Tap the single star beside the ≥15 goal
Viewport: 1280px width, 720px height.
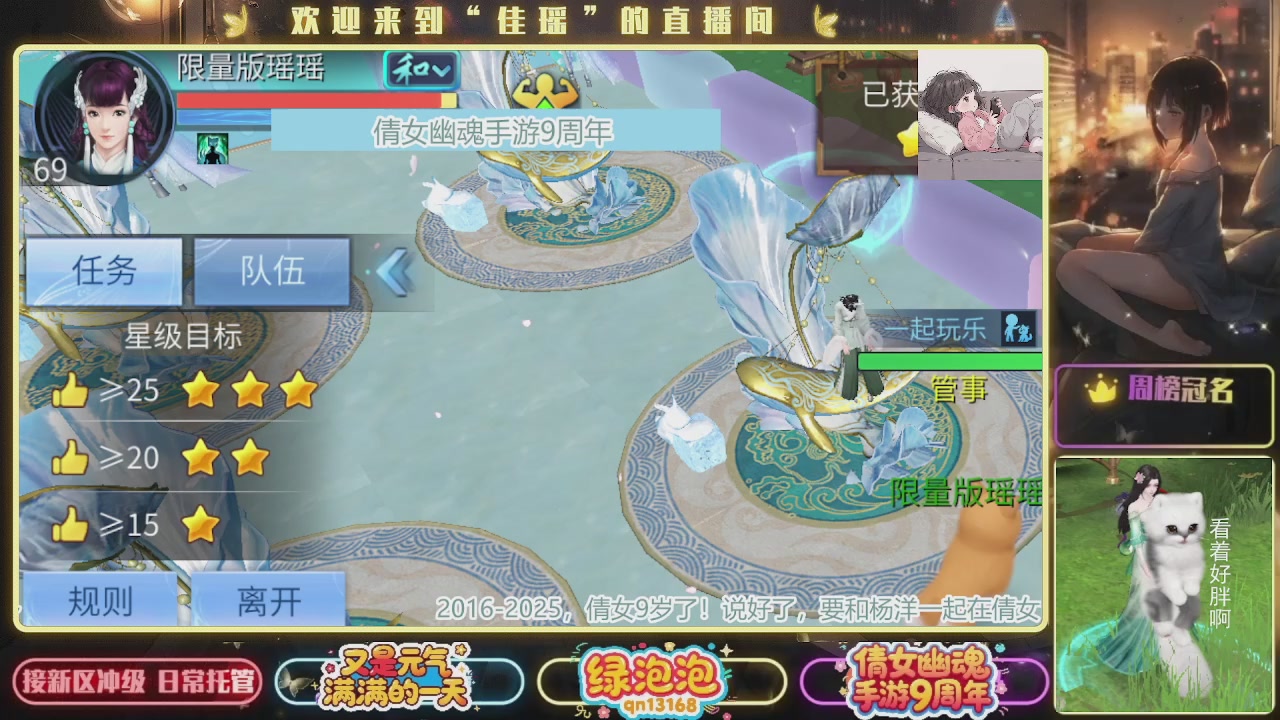click(201, 523)
